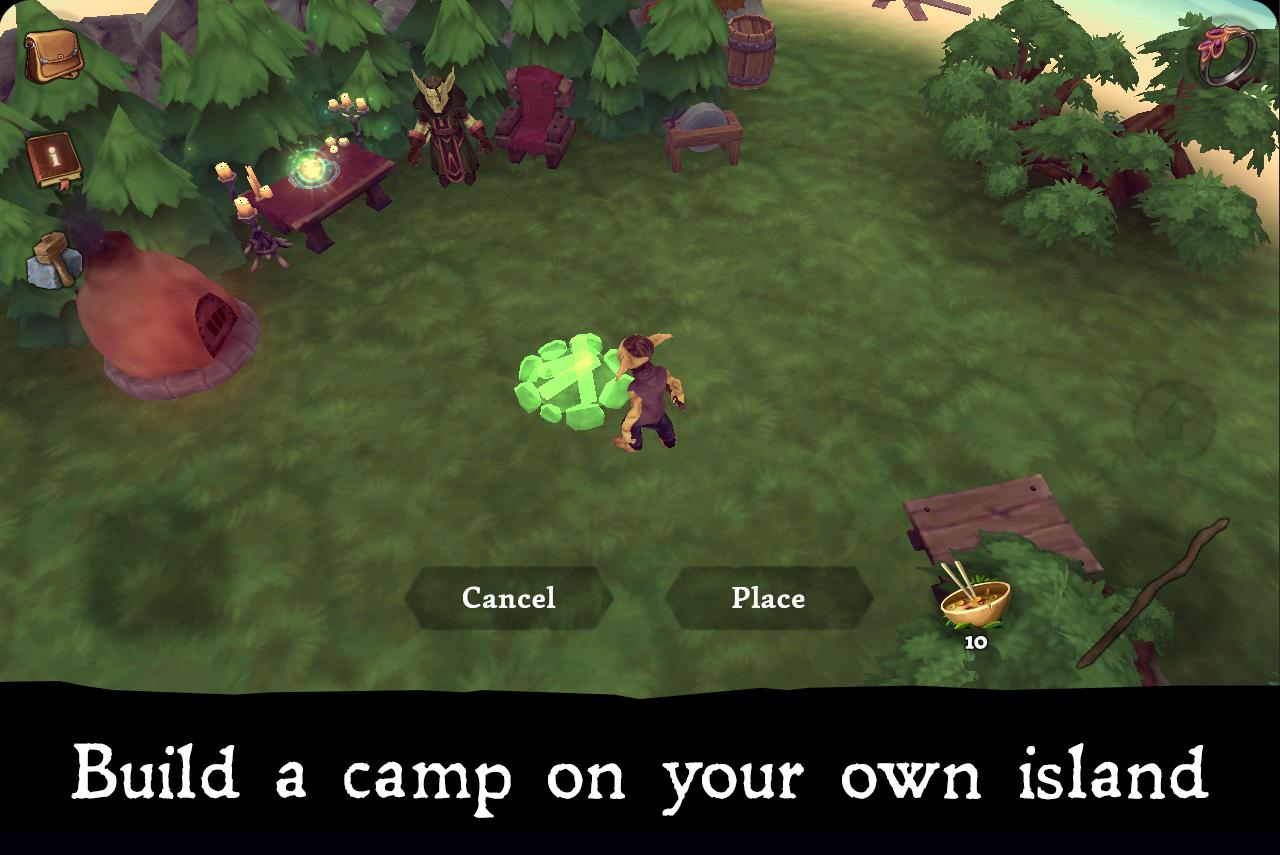The image size is (1280, 855).
Task: Use the noodle bowl food item
Action: [975, 602]
